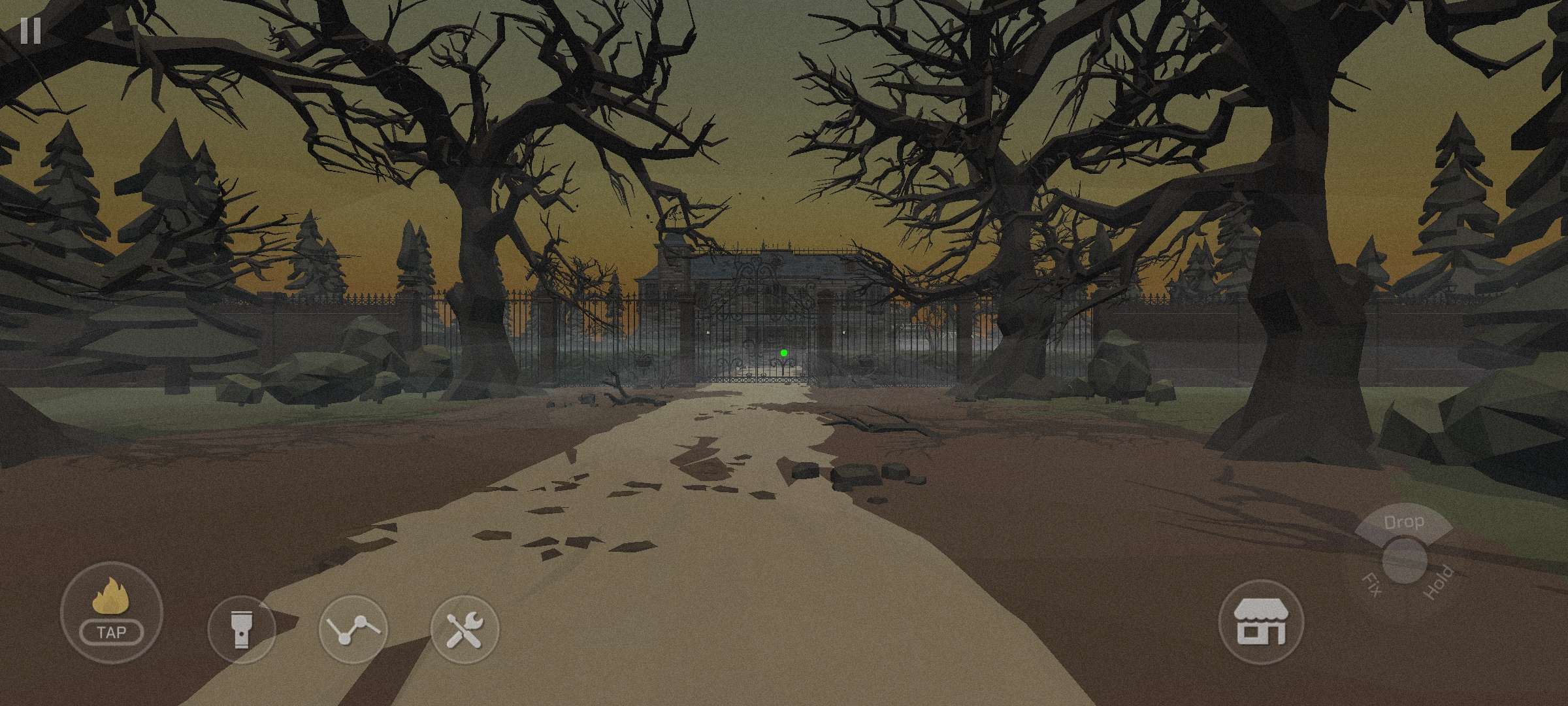
Task: Tap the green interaction marker
Action: point(783,352)
